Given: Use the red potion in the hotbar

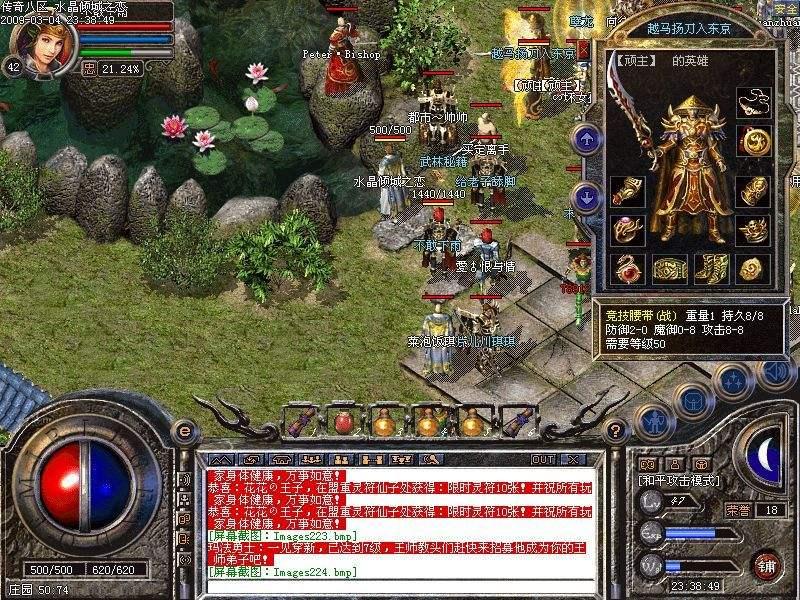Looking at the screenshot, I should pyautogui.click(x=342, y=421).
